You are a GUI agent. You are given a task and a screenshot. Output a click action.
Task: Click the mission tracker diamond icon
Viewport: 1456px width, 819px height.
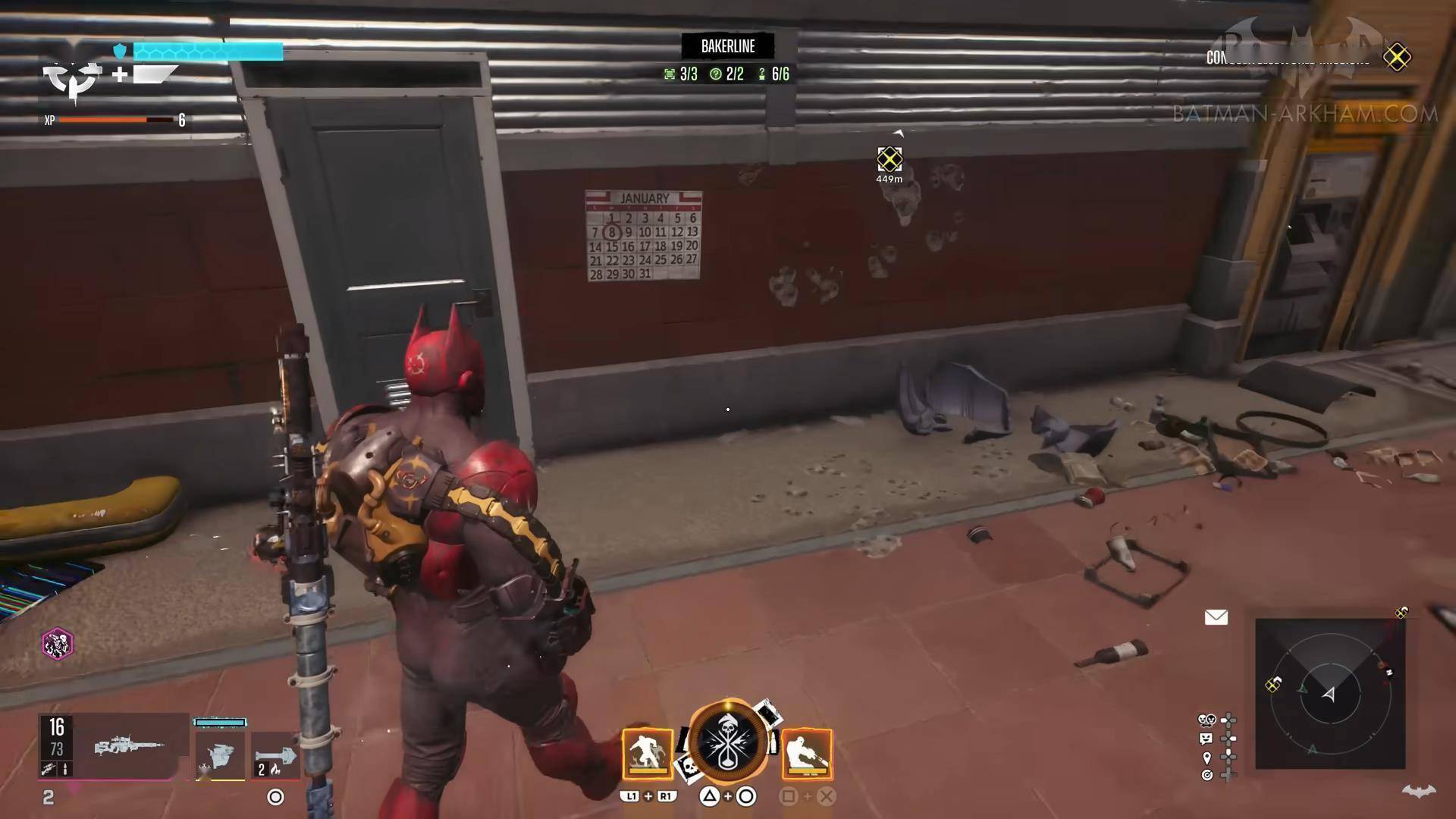coord(1397,57)
